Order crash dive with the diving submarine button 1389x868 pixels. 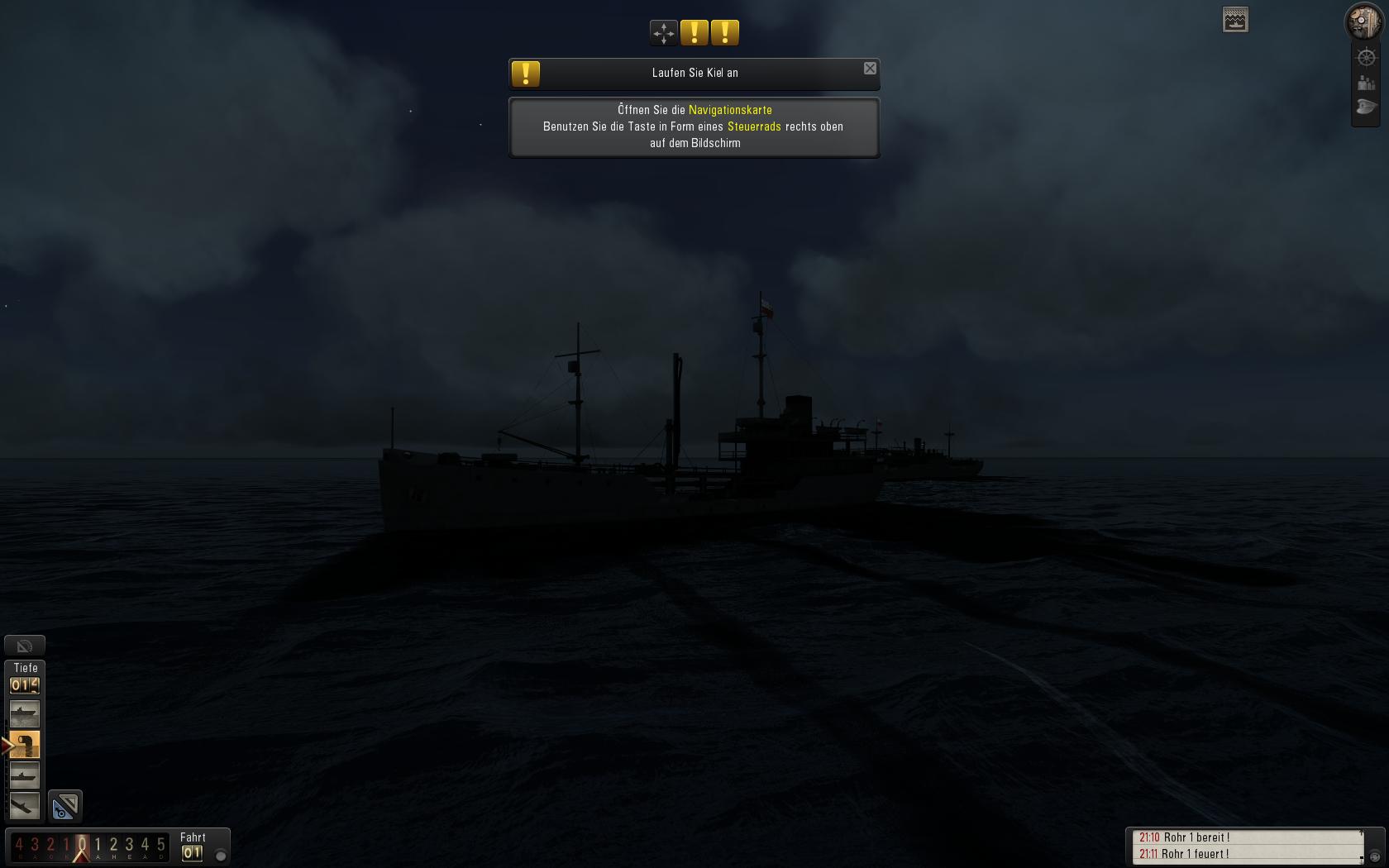click(24, 805)
